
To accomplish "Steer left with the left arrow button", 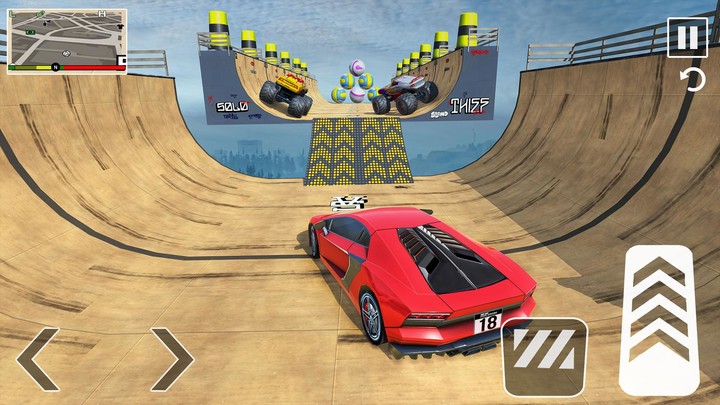I will (x=38, y=358).
